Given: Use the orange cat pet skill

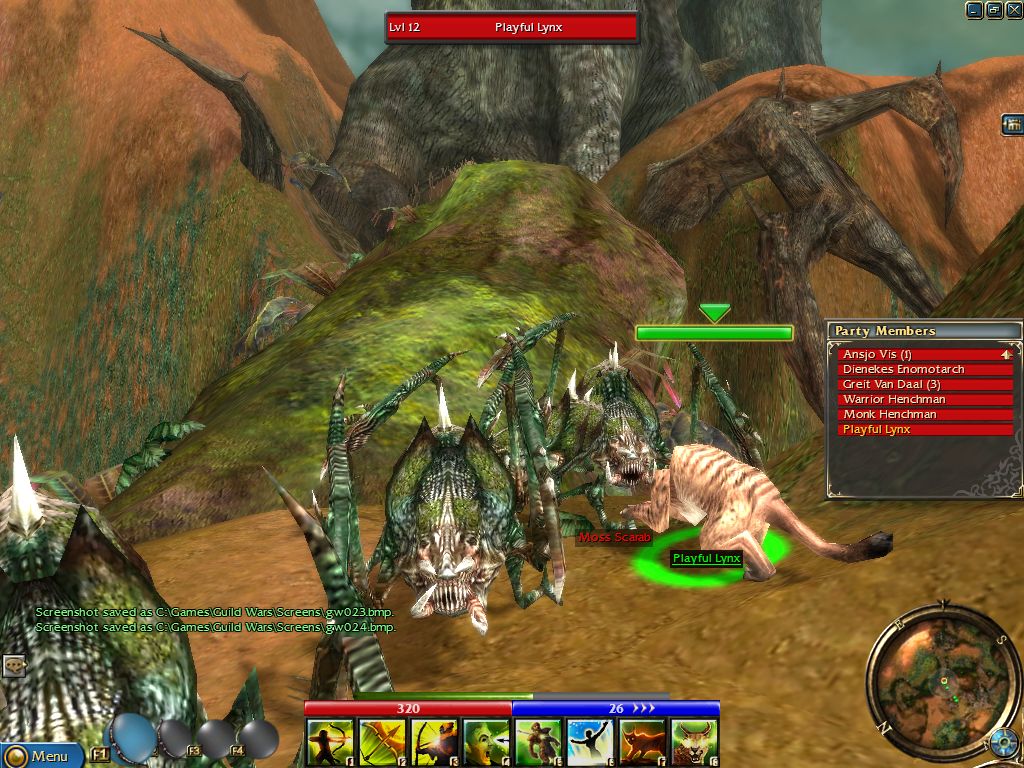Looking at the screenshot, I should 642,743.
